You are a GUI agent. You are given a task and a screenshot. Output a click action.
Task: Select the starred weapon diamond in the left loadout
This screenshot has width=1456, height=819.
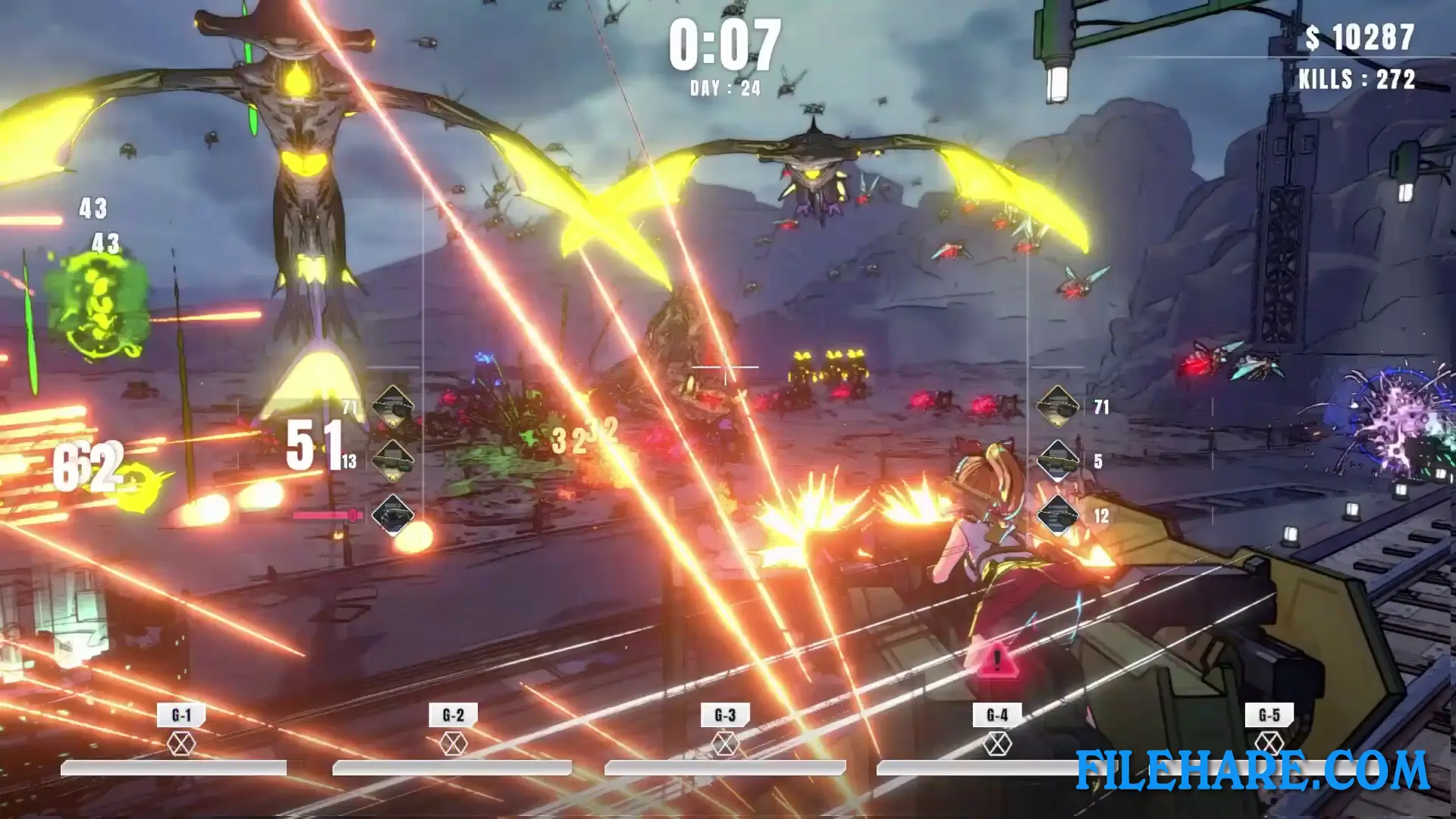pyautogui.click(x=393, y=407)
